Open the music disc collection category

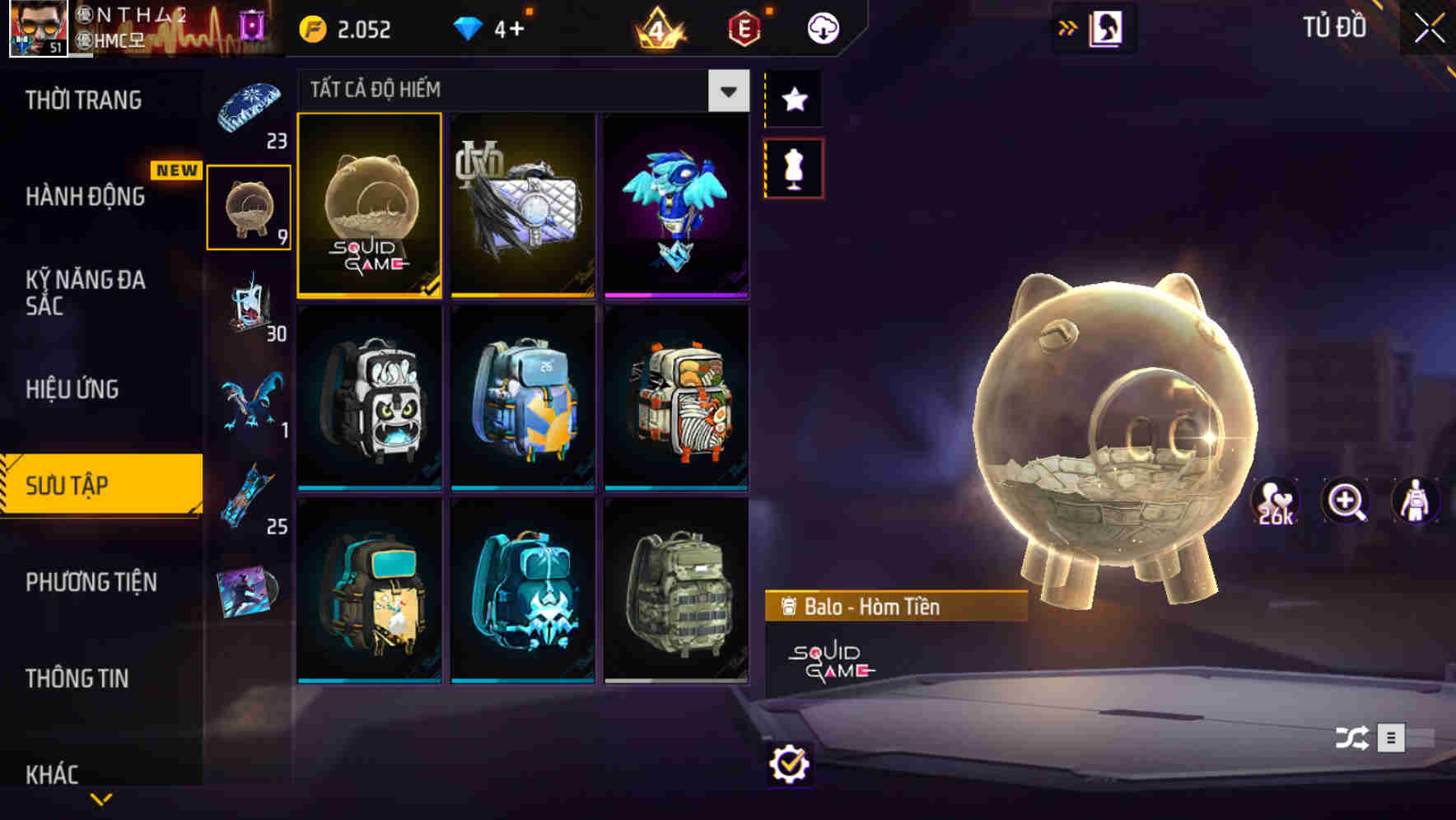coord(248,586)
